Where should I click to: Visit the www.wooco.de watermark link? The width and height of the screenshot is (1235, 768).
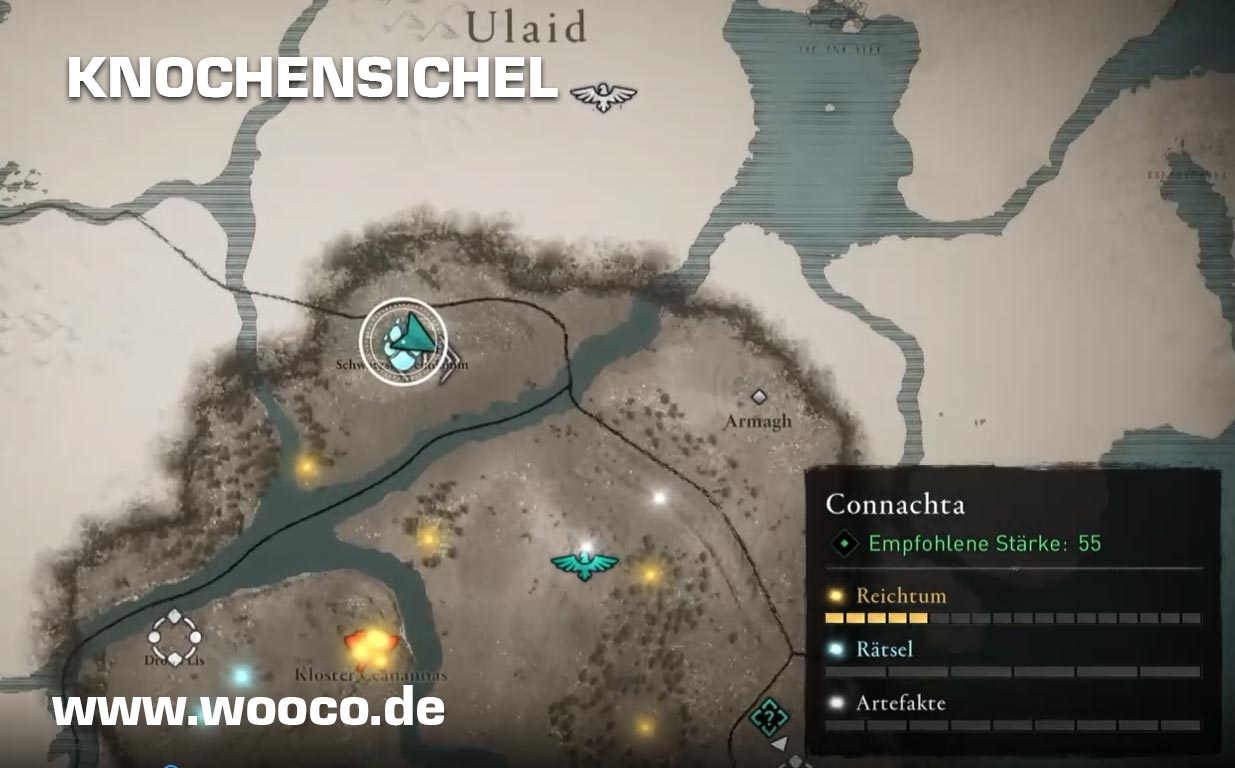(248, 708)
